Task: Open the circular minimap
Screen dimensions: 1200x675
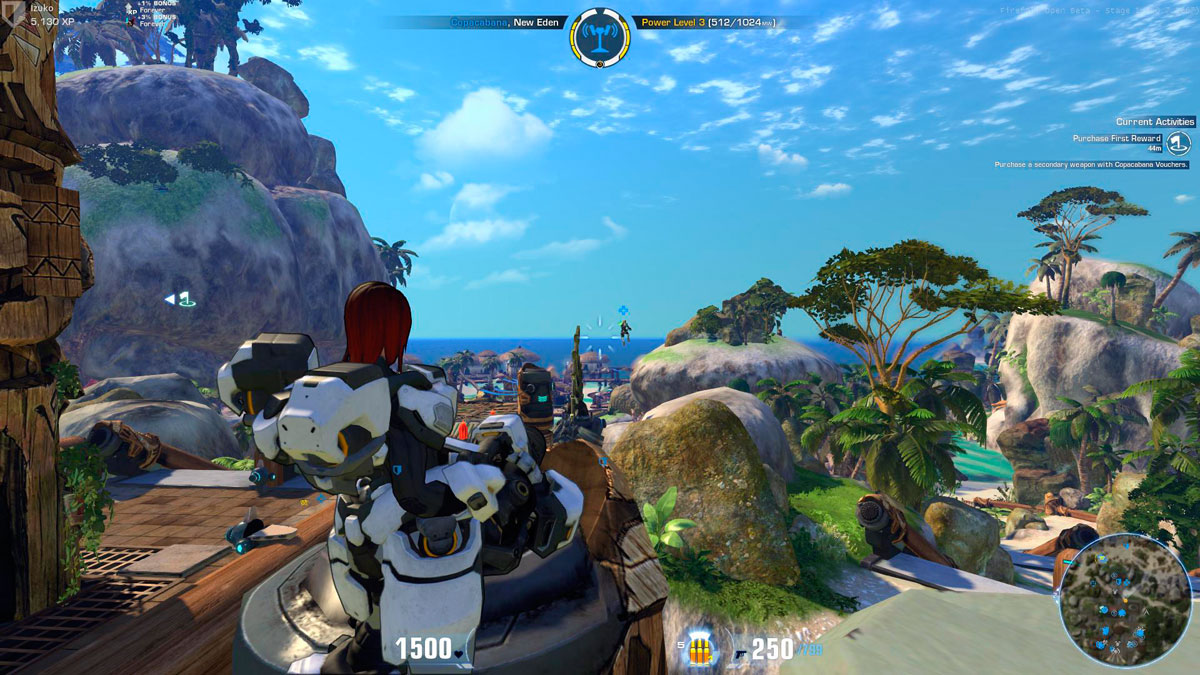Action: pos(1125,600)
